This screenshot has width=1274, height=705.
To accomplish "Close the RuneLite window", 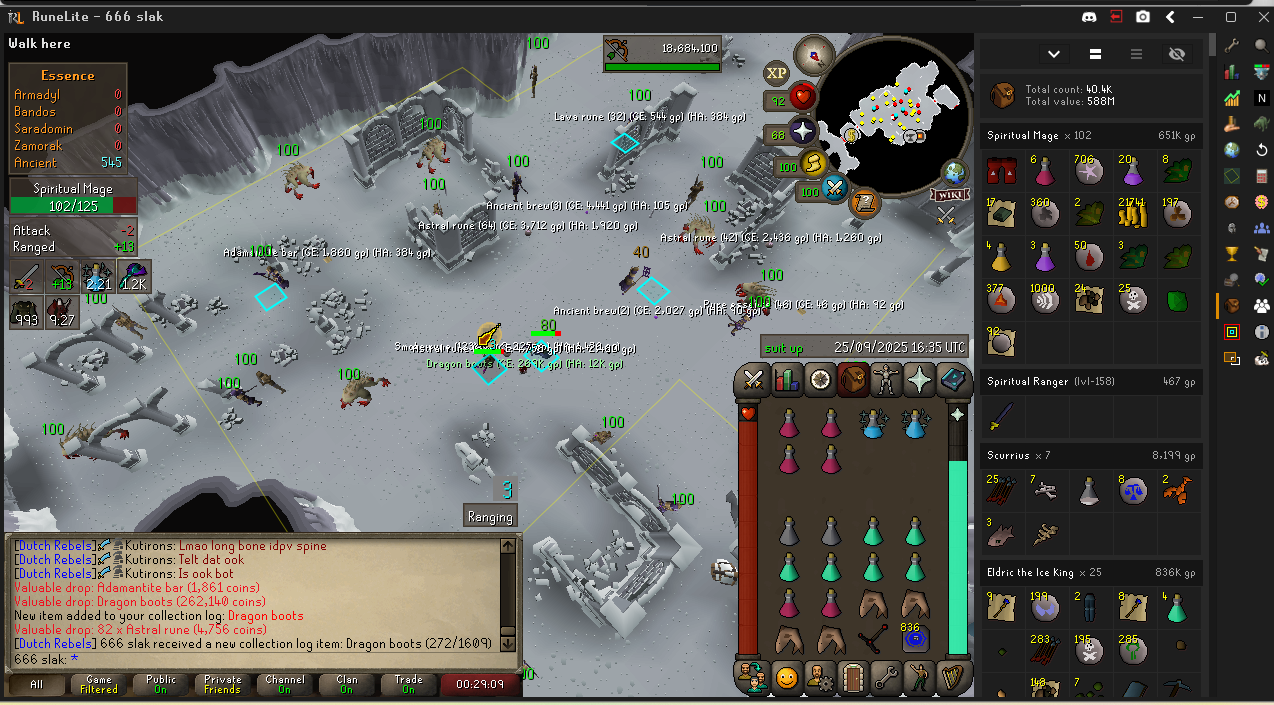I will pos(1257,17).
